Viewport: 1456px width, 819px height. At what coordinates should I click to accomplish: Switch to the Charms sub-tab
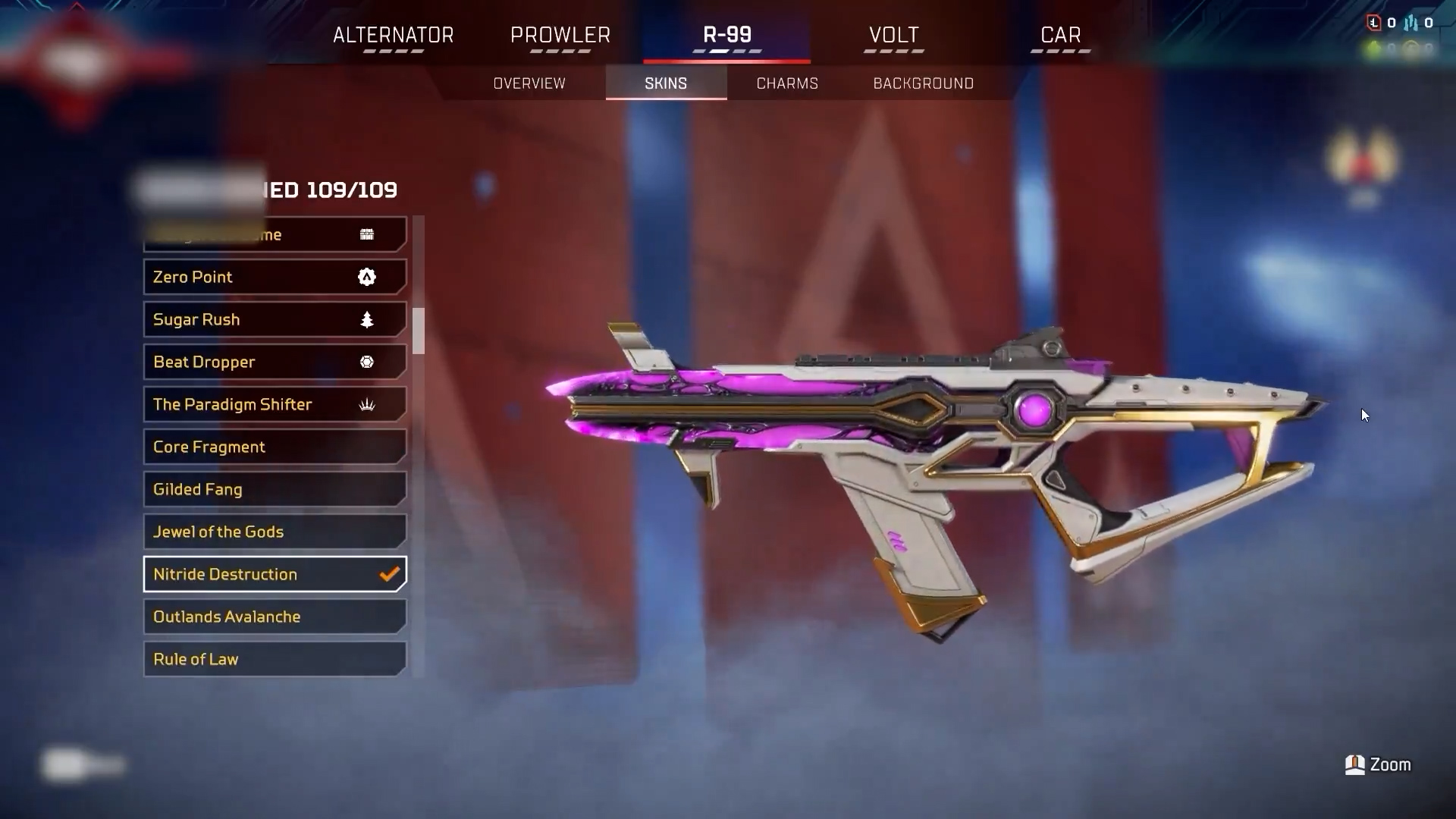coord(787,83)
